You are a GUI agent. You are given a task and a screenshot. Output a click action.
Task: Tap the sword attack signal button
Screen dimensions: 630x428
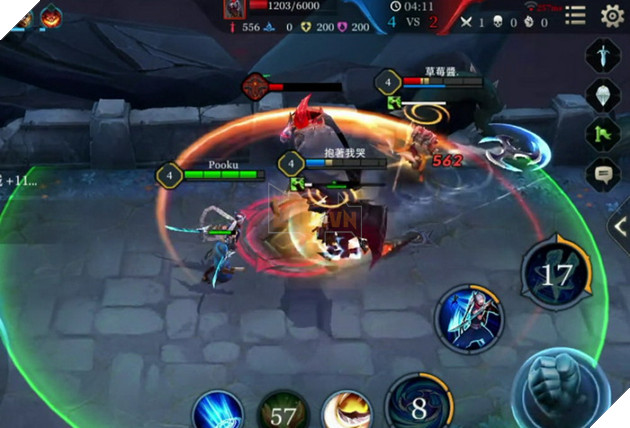(602, 54)
